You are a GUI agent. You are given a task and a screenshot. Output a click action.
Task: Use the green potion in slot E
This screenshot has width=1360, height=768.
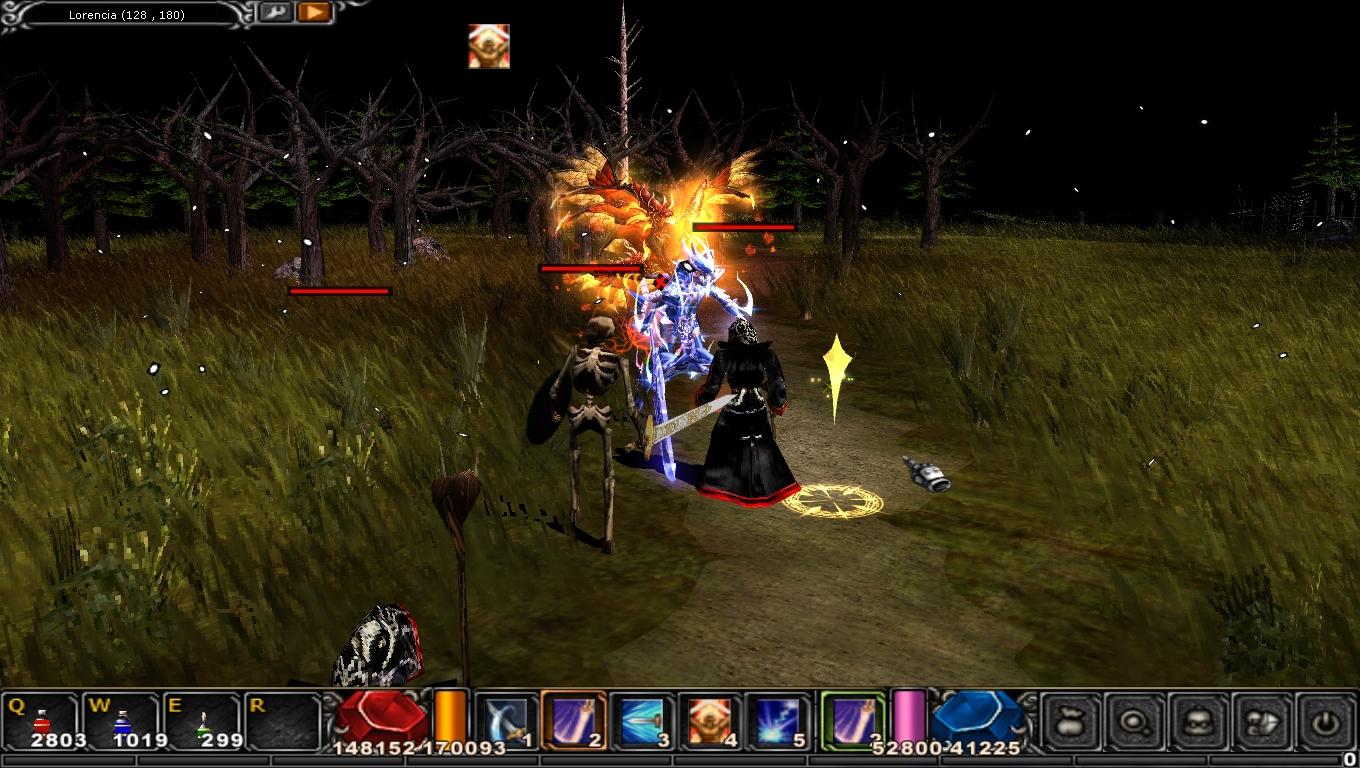point(202,719)
